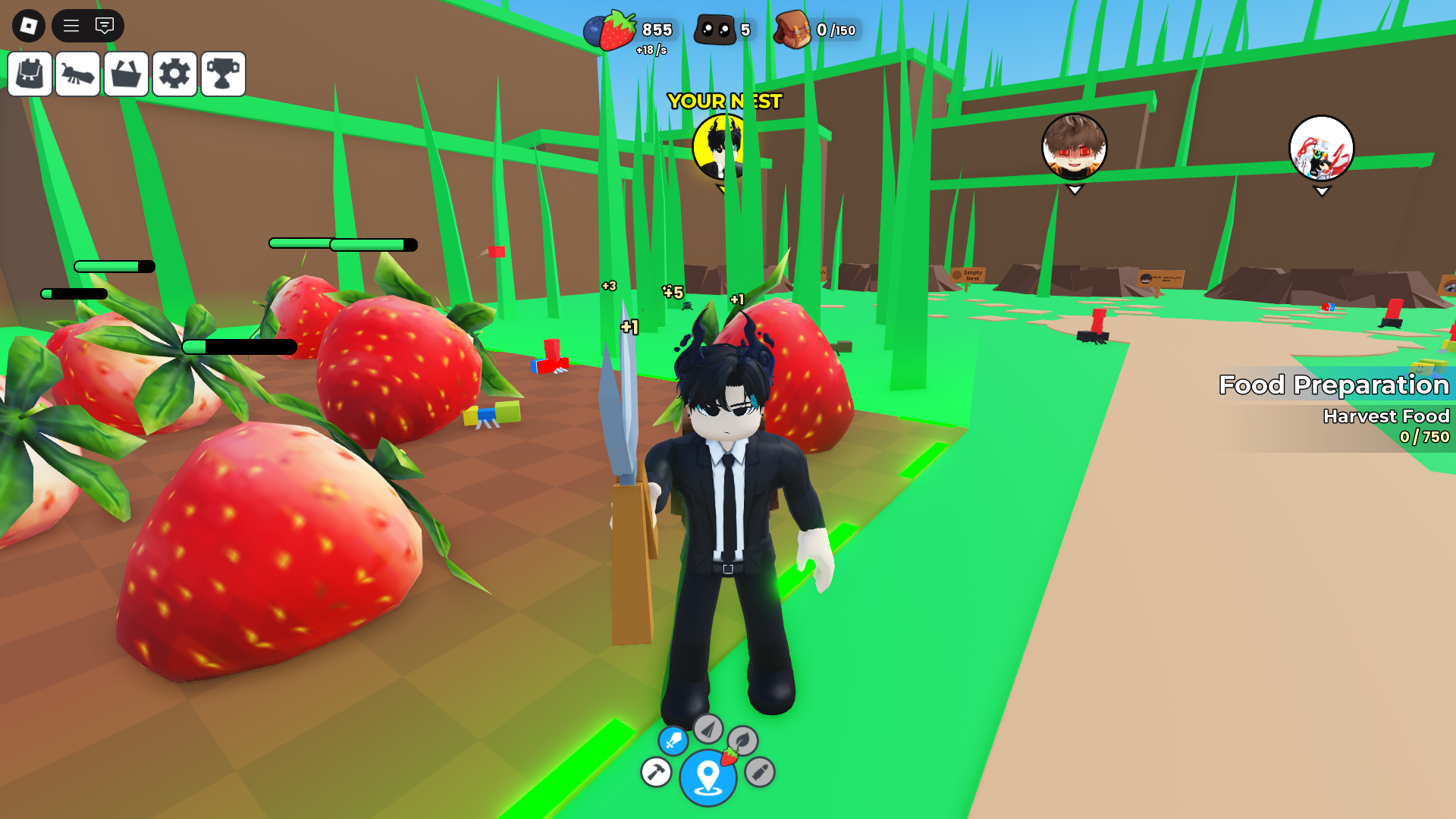The width and height of the screenshot is (1456, 819).
Task: Toggle the bullet ability in the radial menu
Action: click(759, 773)
